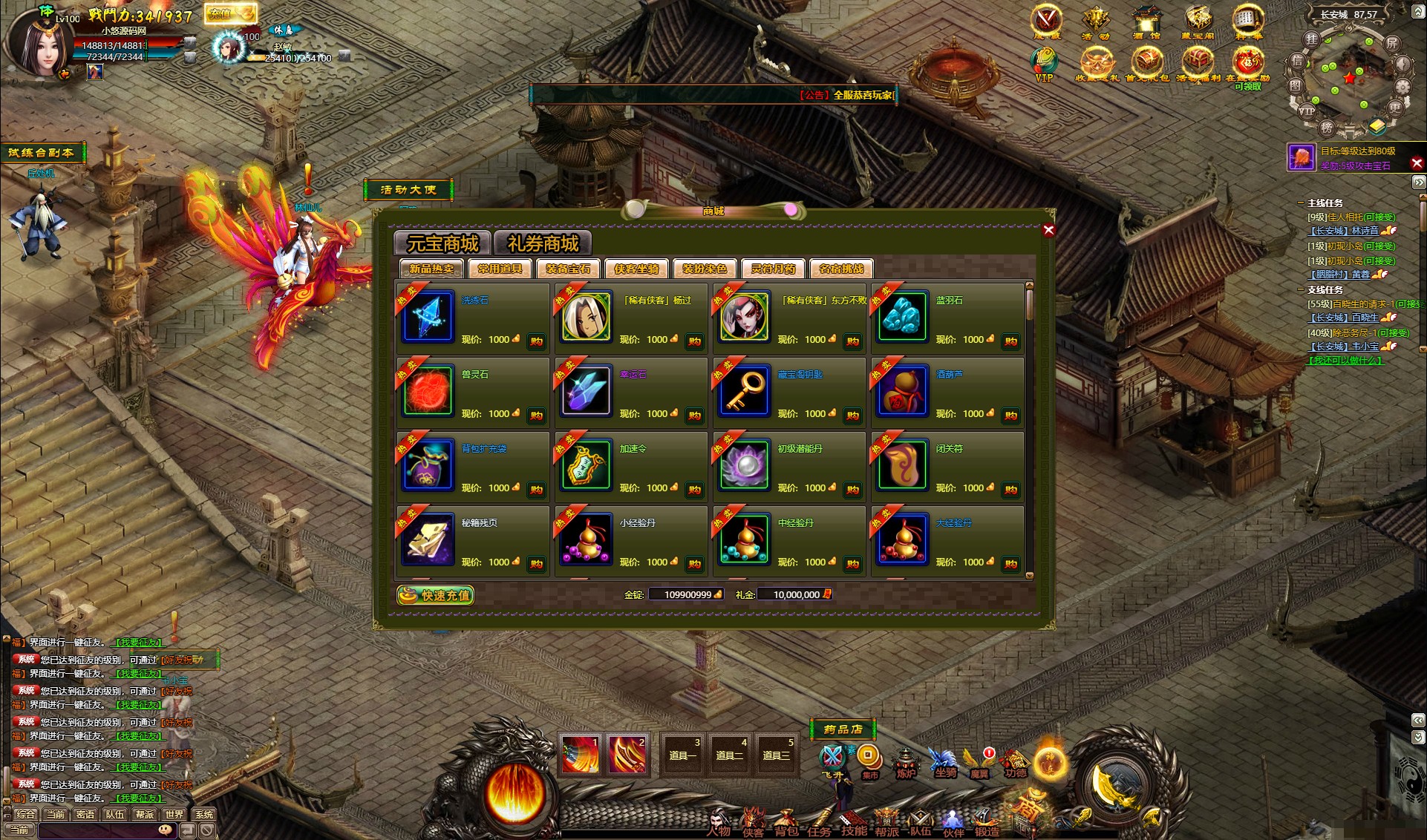Show the 侠客坐骑 category
The image size is (1427, 840).
(x=636, y=269)
